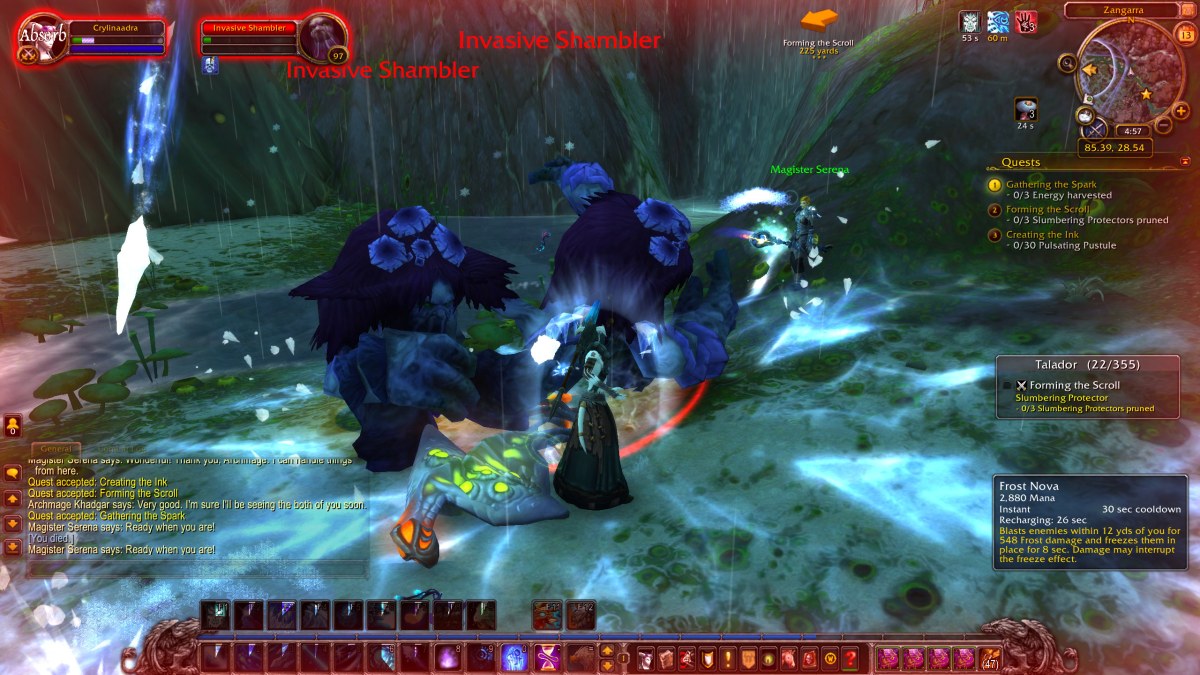Select the Gathering the Spark quest entry
The height and width of the screenshot is (675, 1200).
1051,185
